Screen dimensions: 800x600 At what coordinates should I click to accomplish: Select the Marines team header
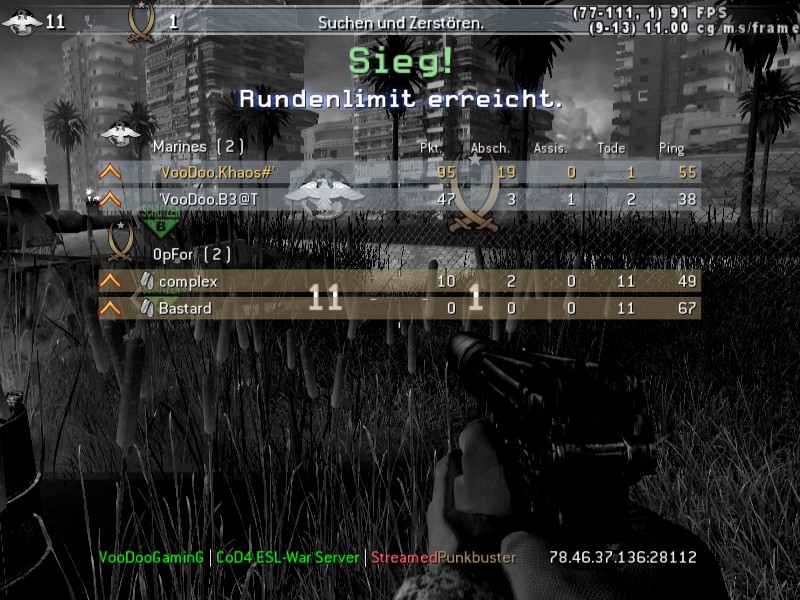click(x=198, y=147)
